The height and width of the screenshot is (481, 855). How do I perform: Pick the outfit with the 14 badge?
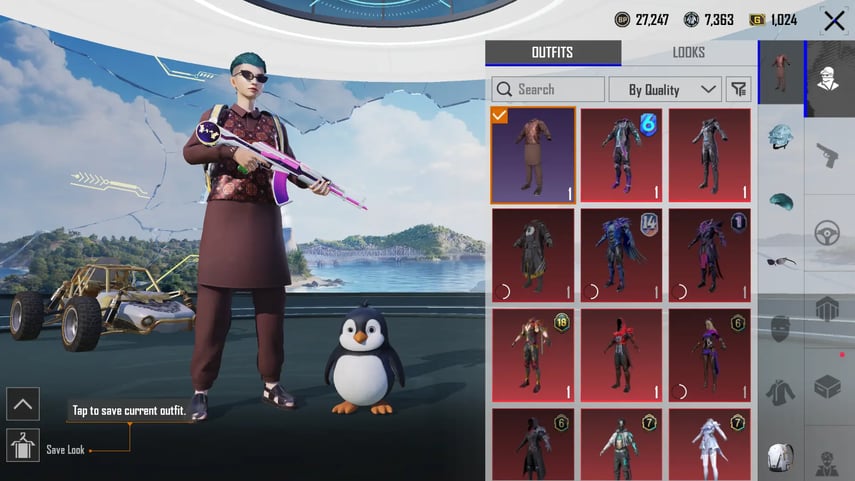(x=621, y=255)
